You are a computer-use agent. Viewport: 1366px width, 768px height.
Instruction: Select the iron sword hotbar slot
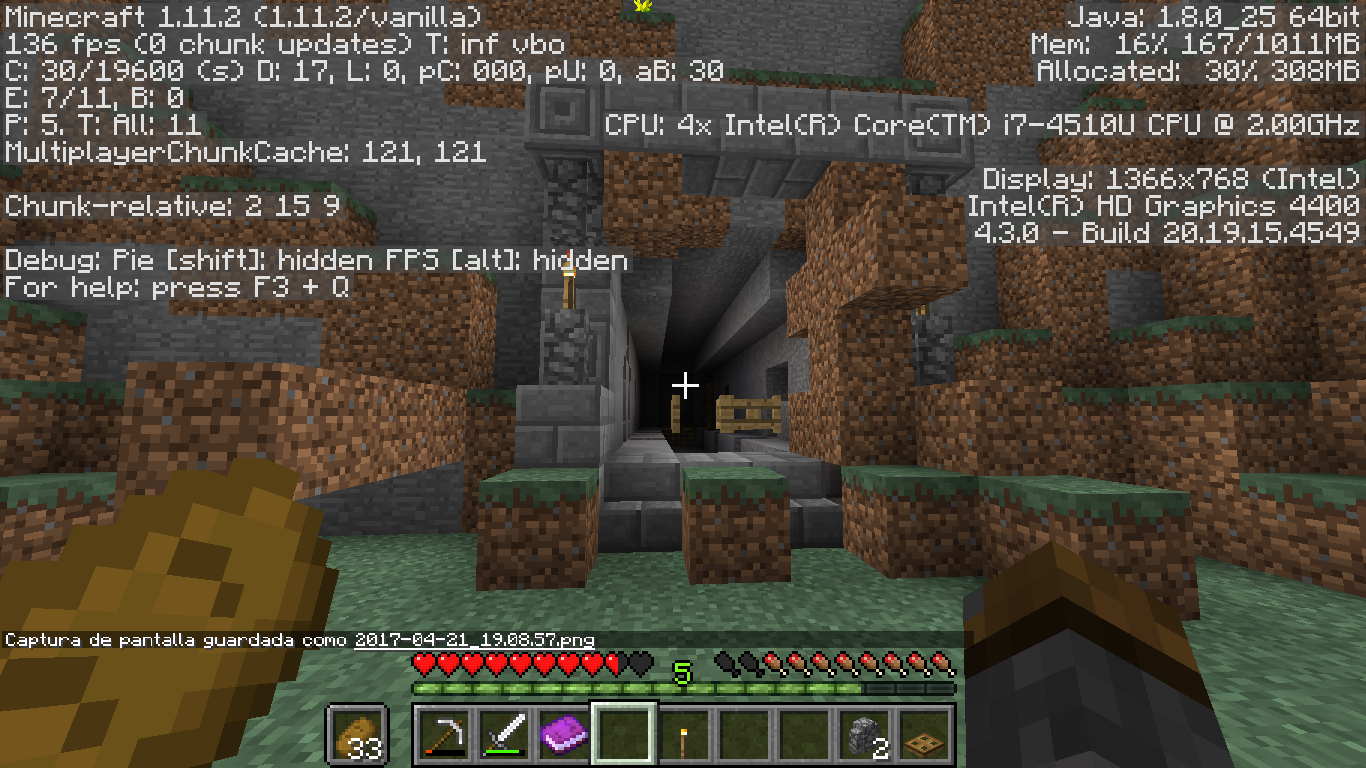point(503,735)
